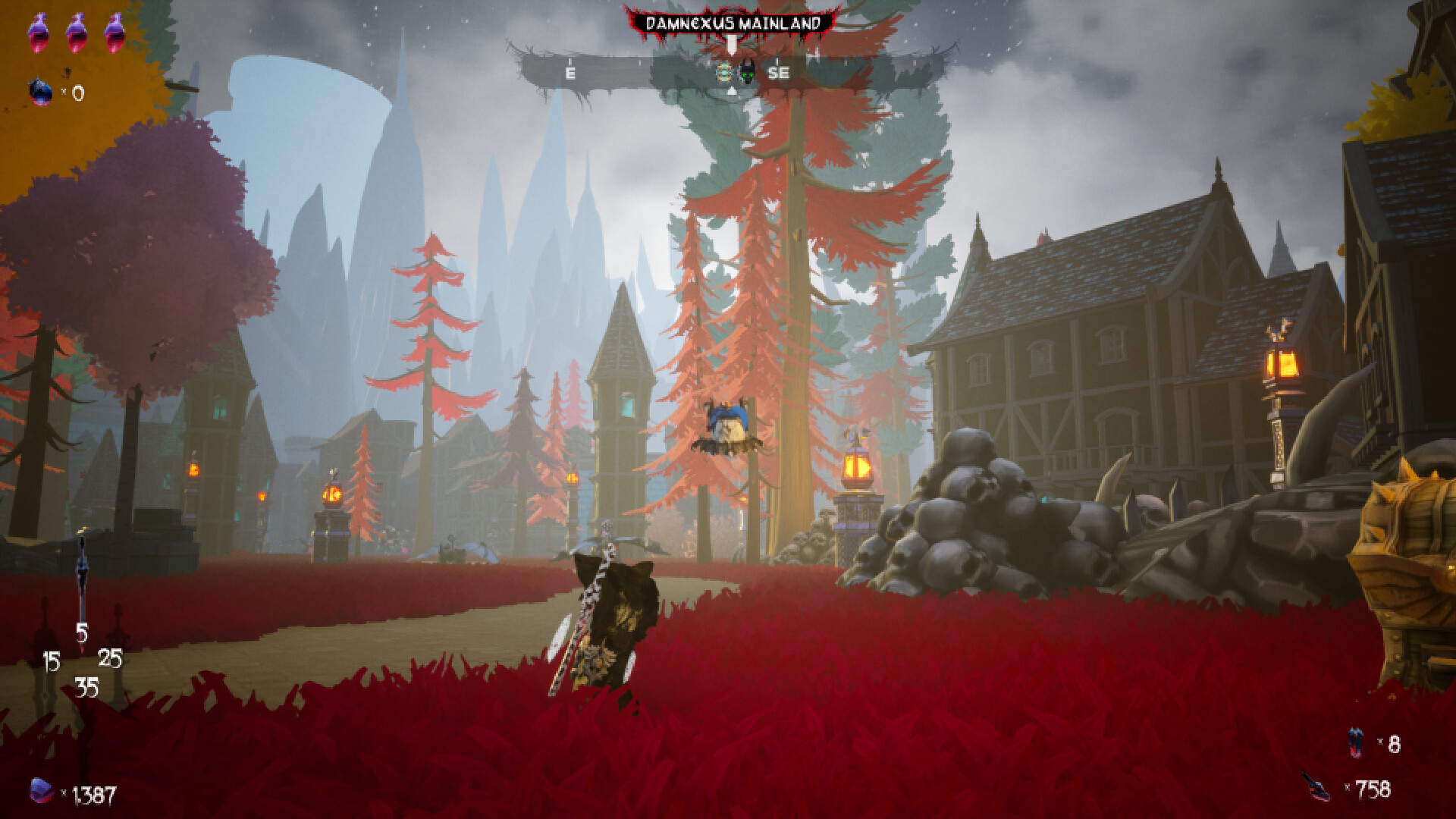Screen dimensions: 1456x819
Task: Expand the downward arrow below the compass bar
Action: pyautogui.click(x=731, y=91)
